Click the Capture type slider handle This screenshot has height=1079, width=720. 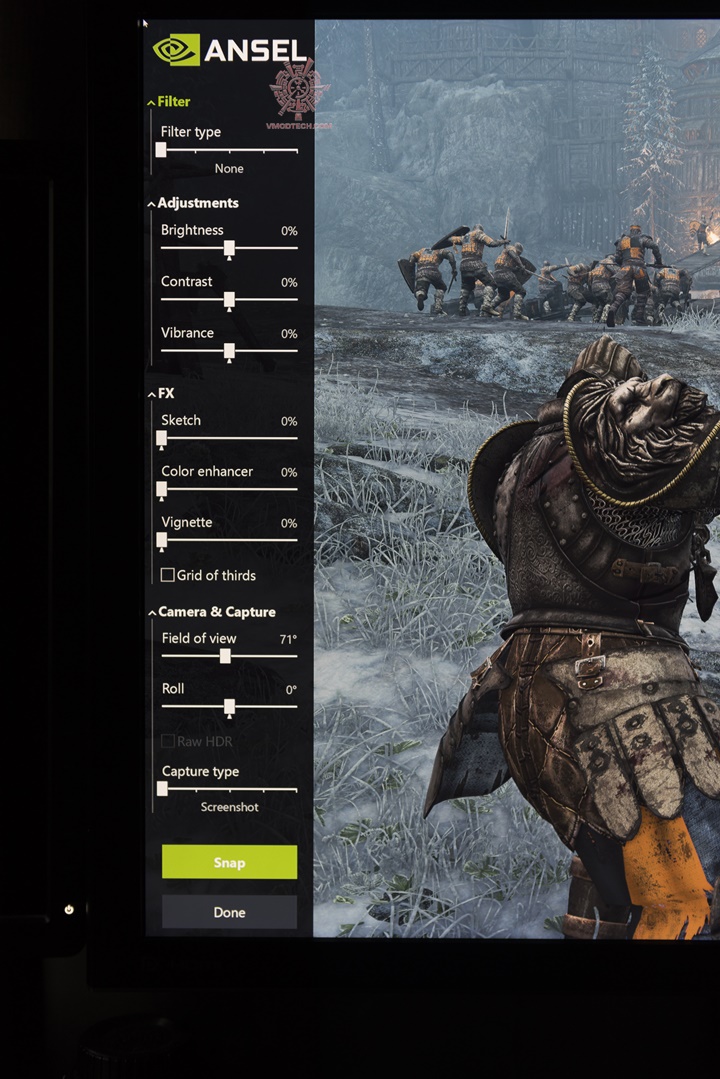click(x=162, y=789)
